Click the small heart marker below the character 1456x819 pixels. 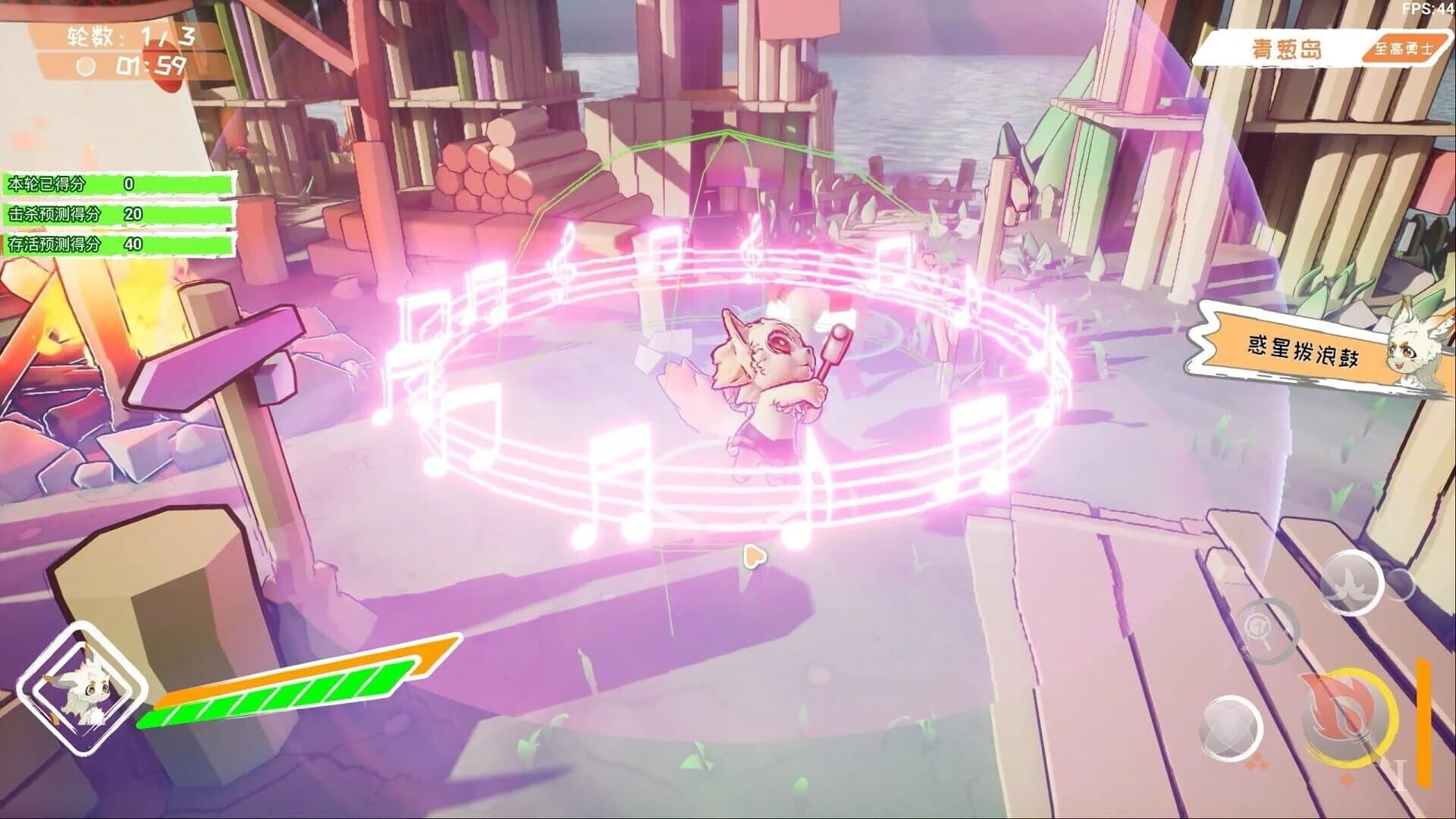[x=753, y=556]
